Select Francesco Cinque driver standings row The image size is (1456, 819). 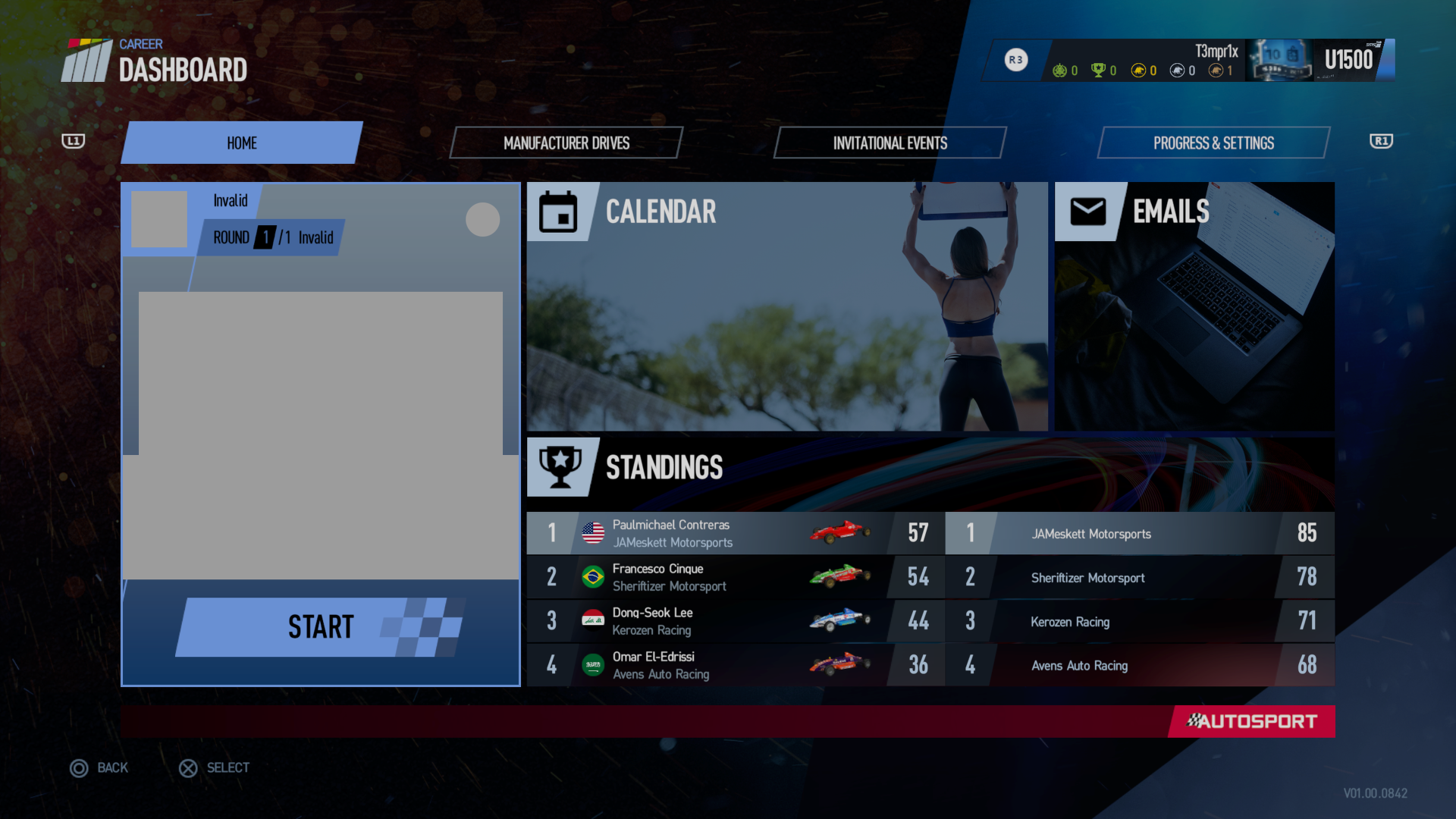736,577
